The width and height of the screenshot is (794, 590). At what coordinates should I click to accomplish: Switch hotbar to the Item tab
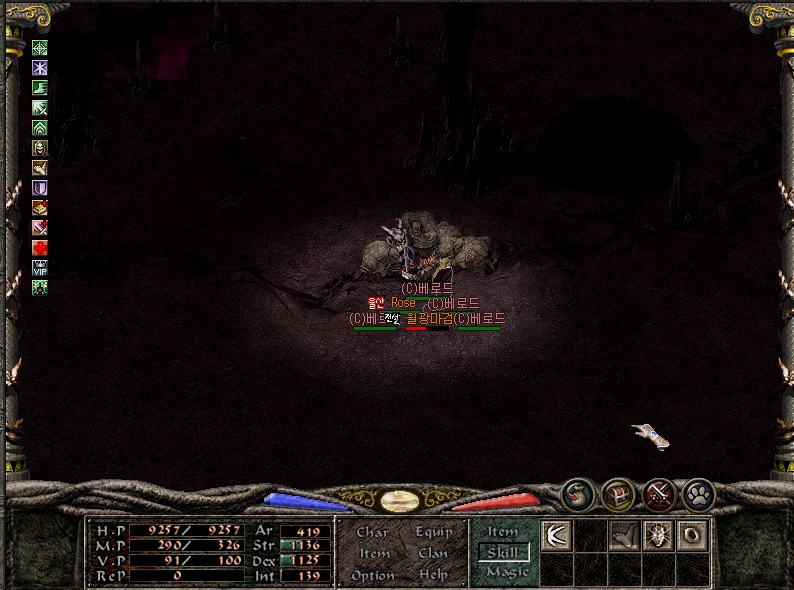[x=503, y=532]
